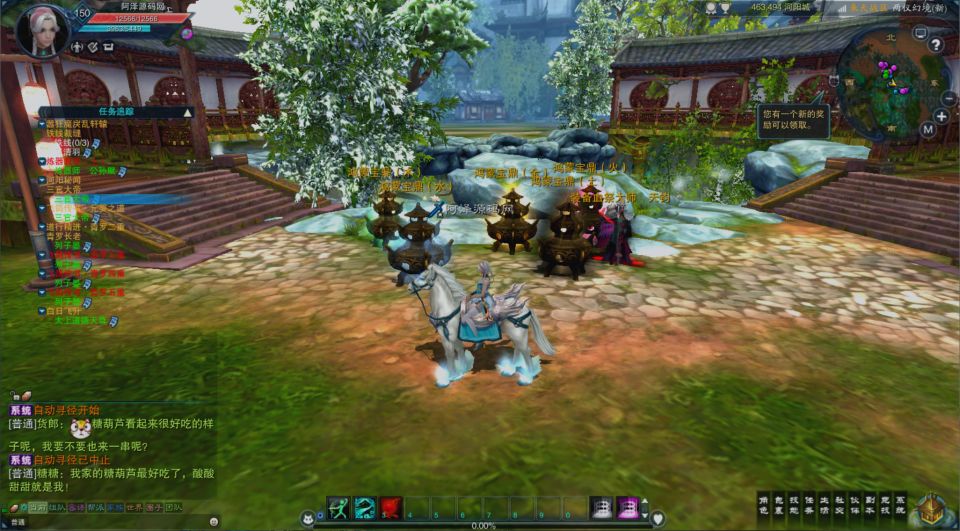
Task: Zoom in the minimap with plus button
Action: tap(940, 116)
